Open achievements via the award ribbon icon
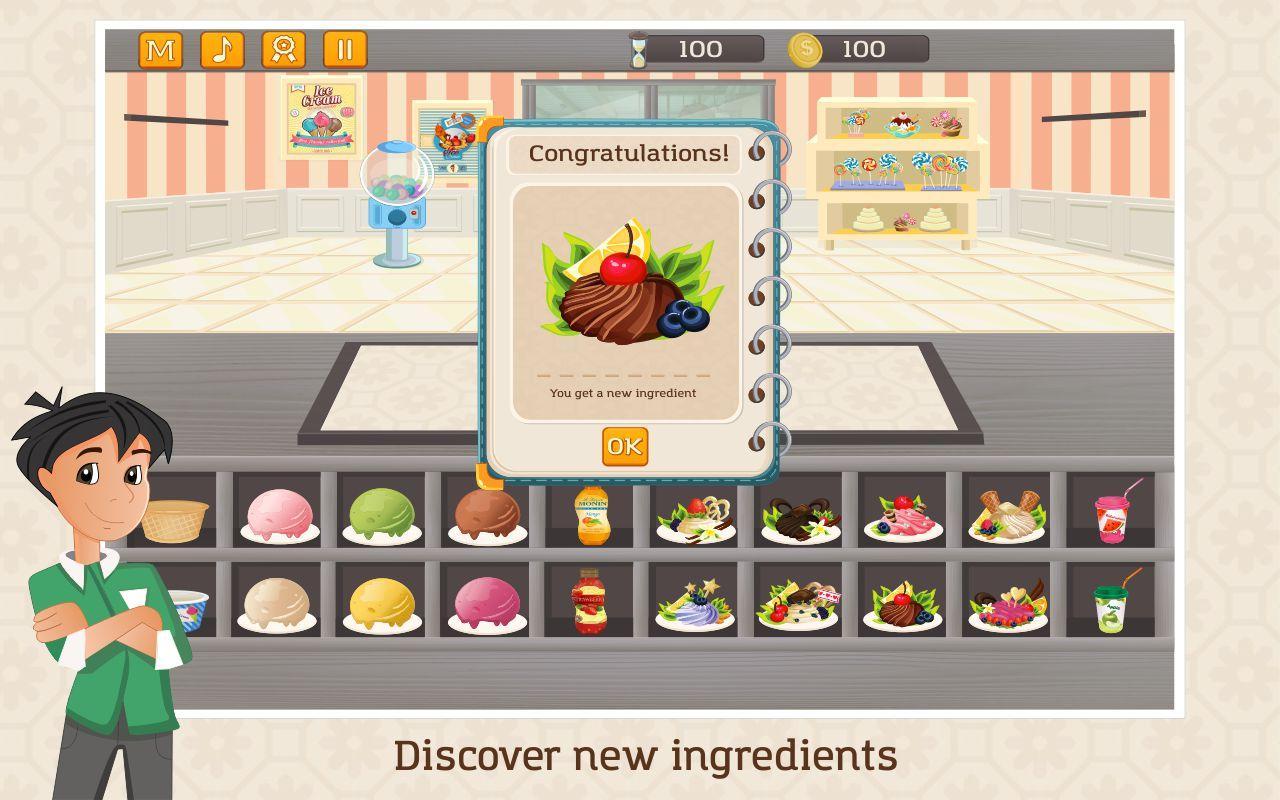The image size is (1280, 800). 282,50
